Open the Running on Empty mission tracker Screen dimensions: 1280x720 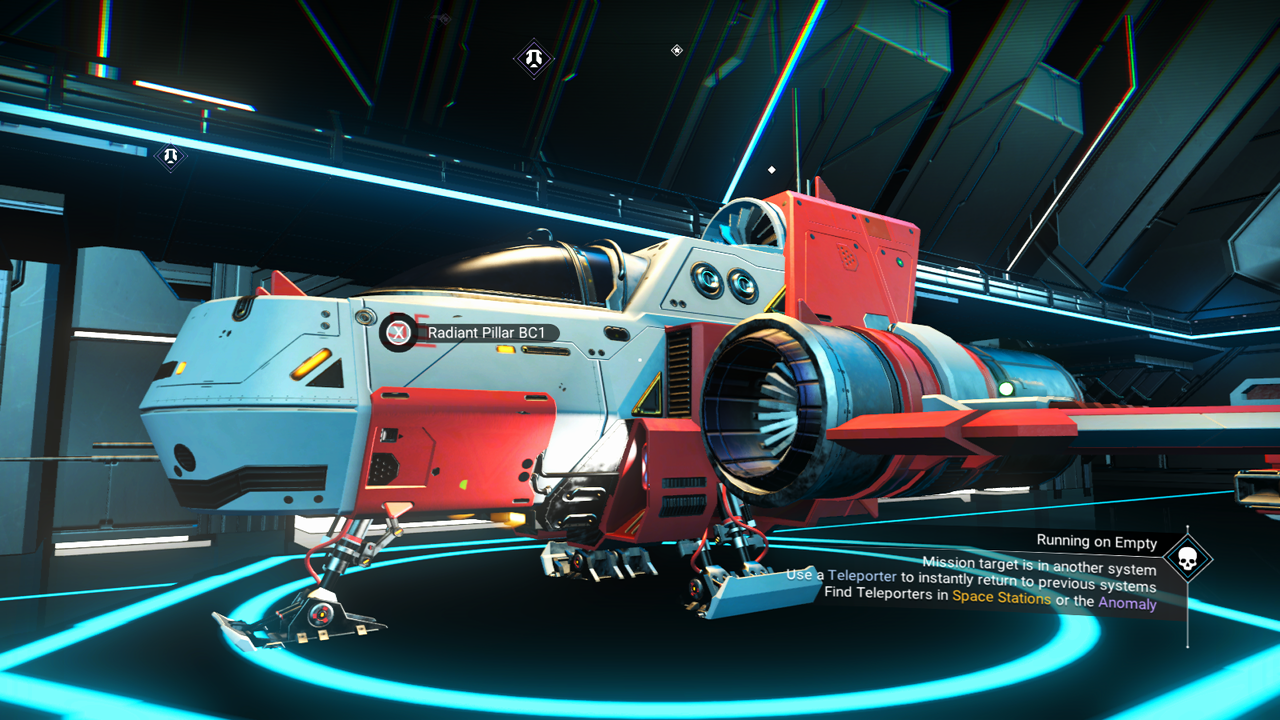(1096, 542)
